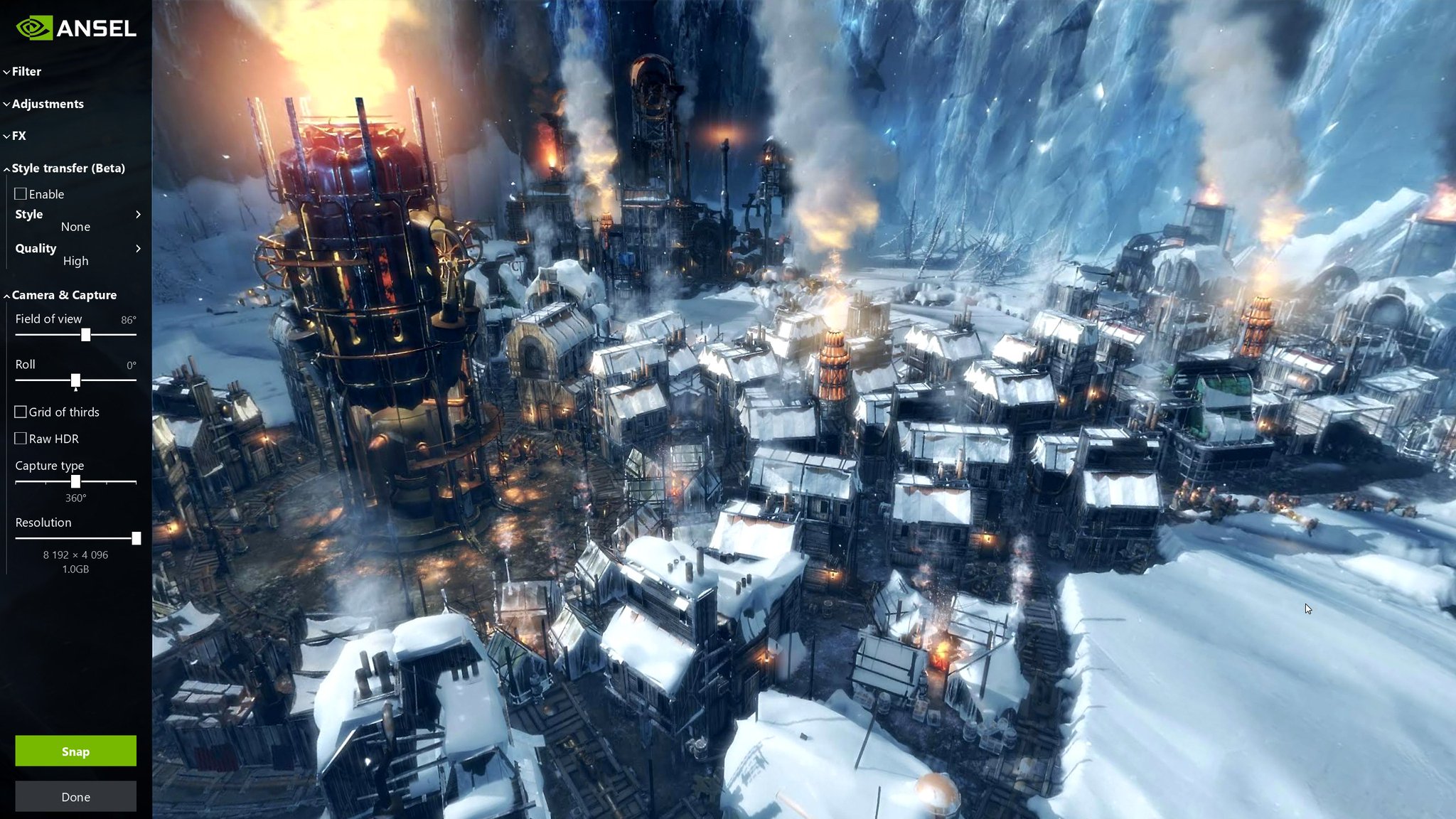Click the NVIDIA Ansel logo

click(76, 29)
